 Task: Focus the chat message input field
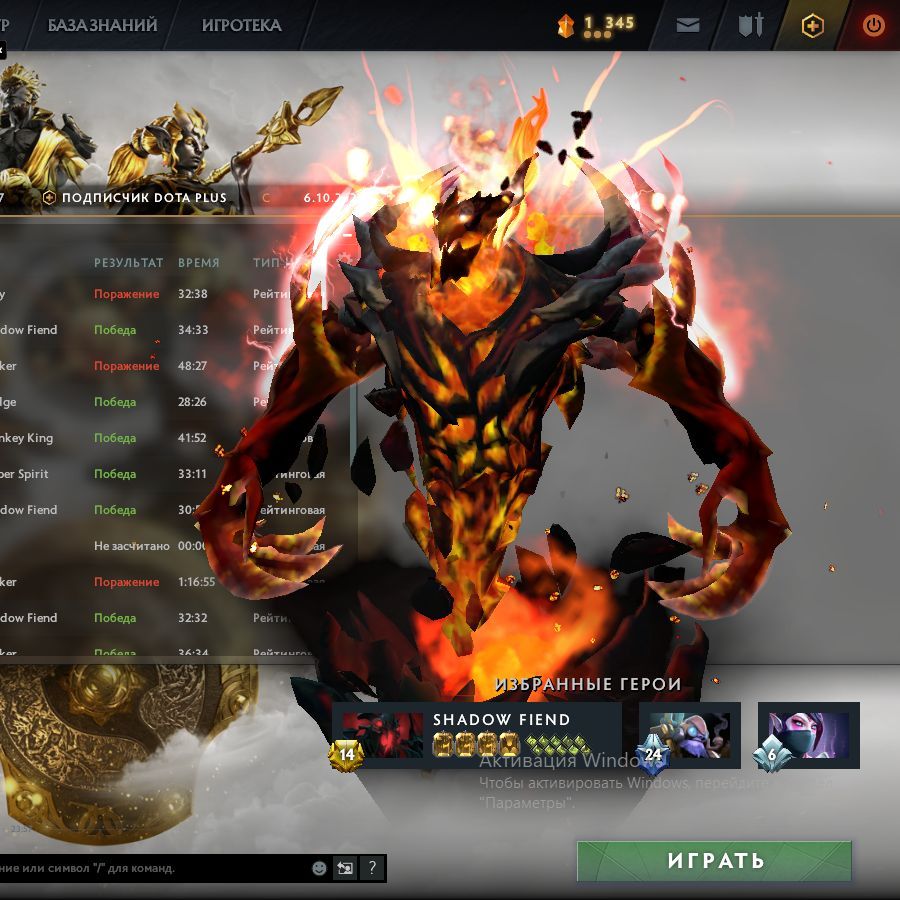(150, 868)
